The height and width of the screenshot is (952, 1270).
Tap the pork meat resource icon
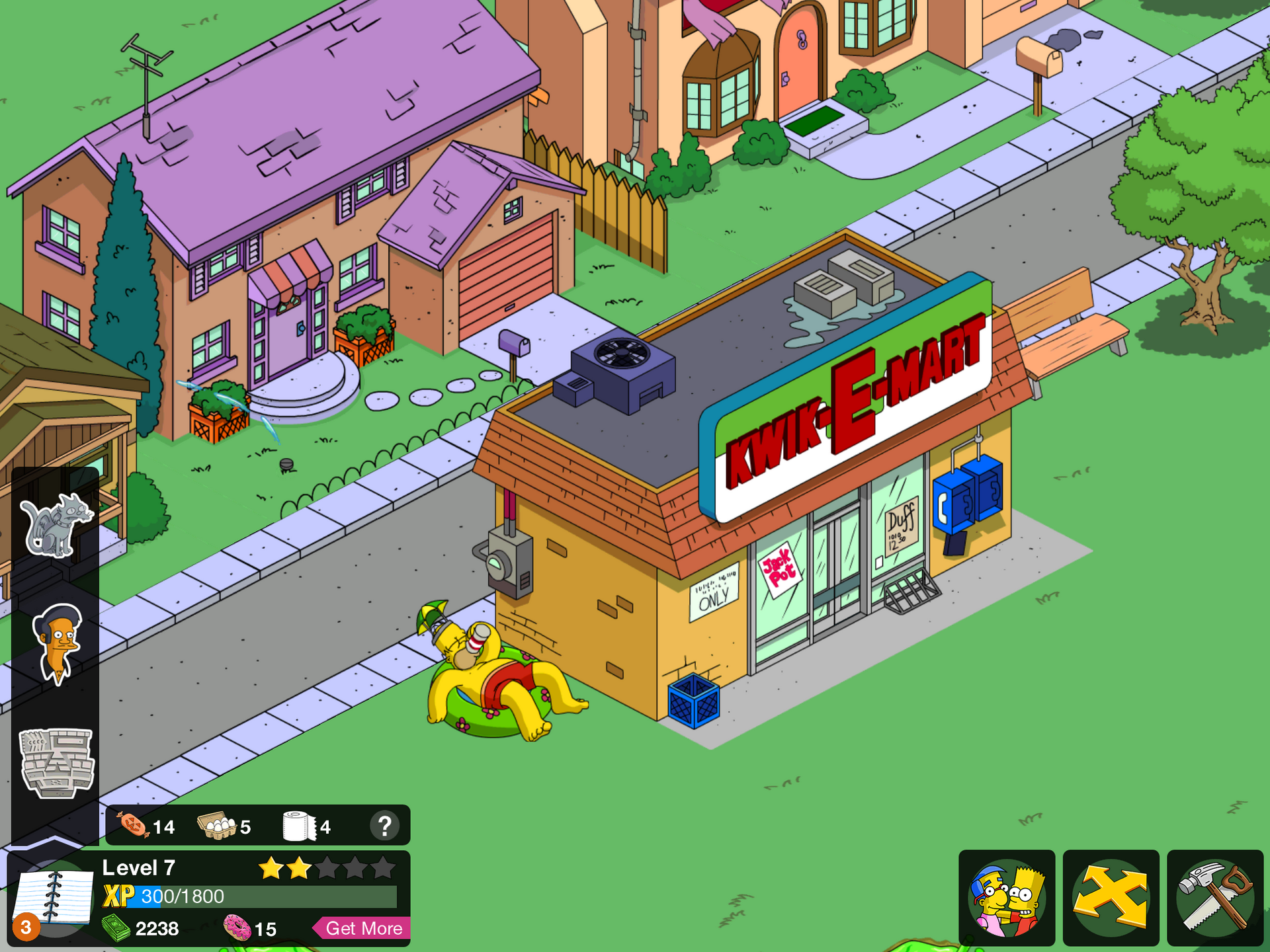tap(134, 825)
